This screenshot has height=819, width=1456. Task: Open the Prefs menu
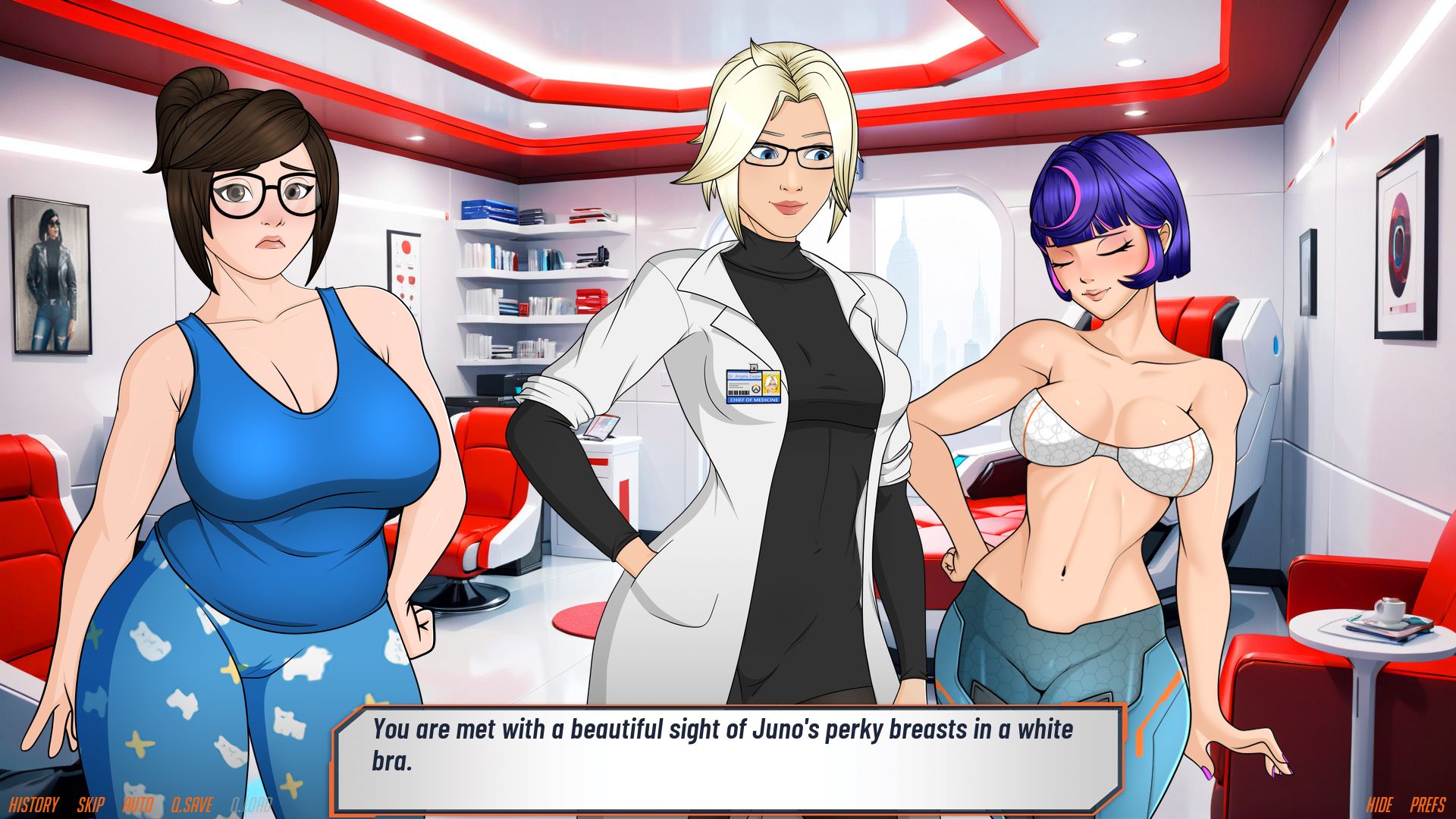click(x=1428, y=805)
